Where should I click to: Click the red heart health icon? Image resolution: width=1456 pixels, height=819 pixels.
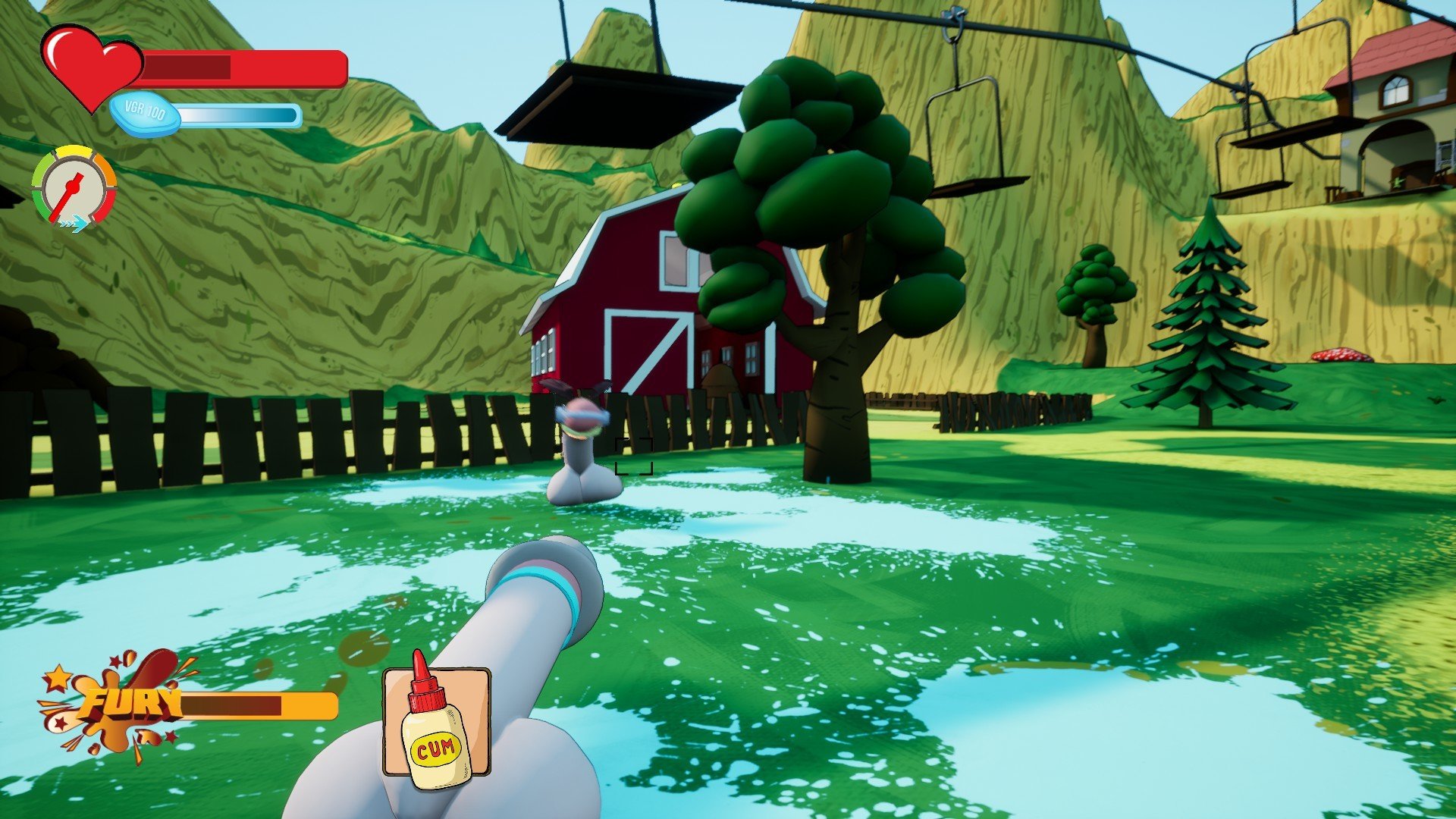point(91,64)
